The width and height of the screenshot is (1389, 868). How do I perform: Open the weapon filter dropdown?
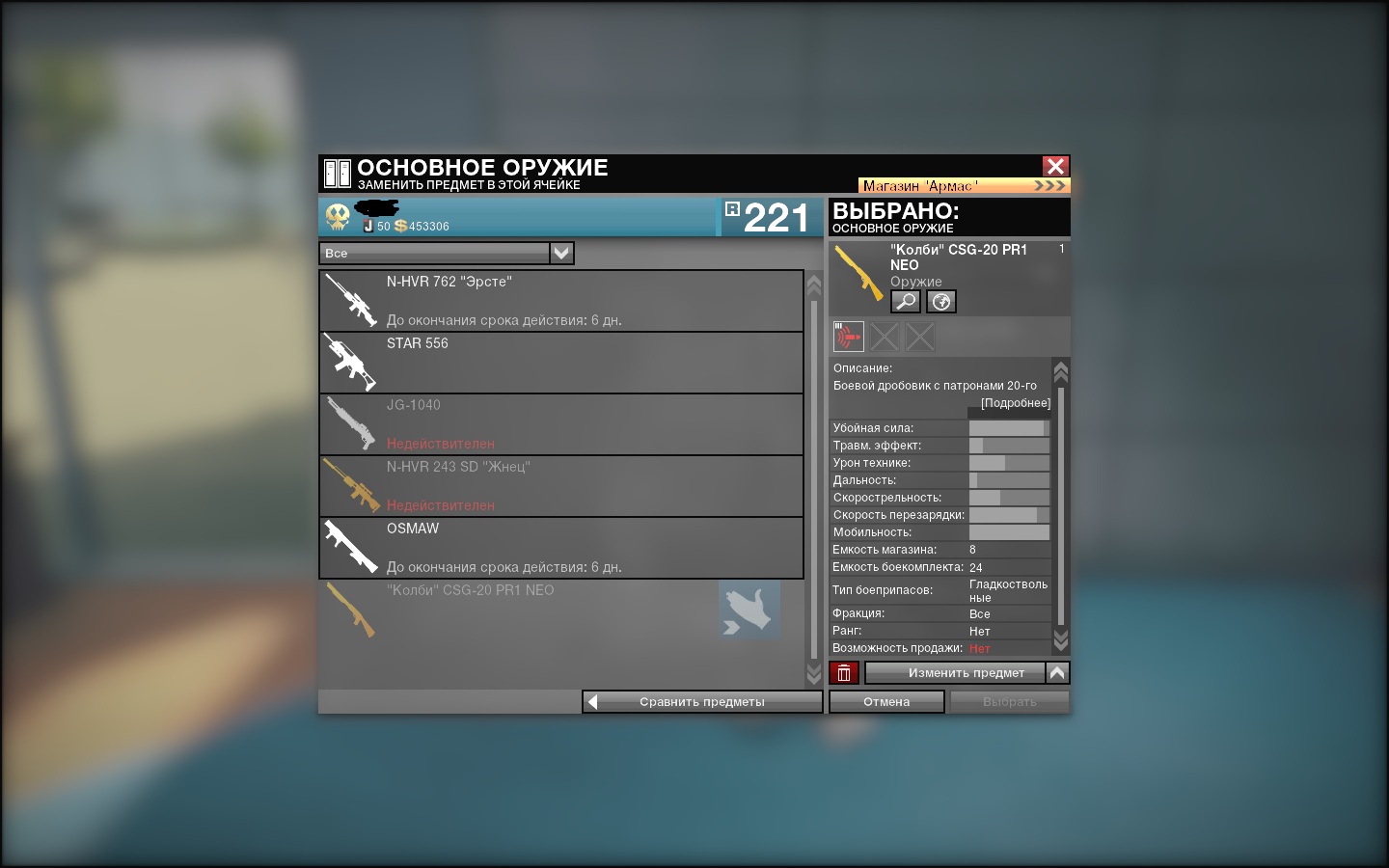(x=561, y=253)
